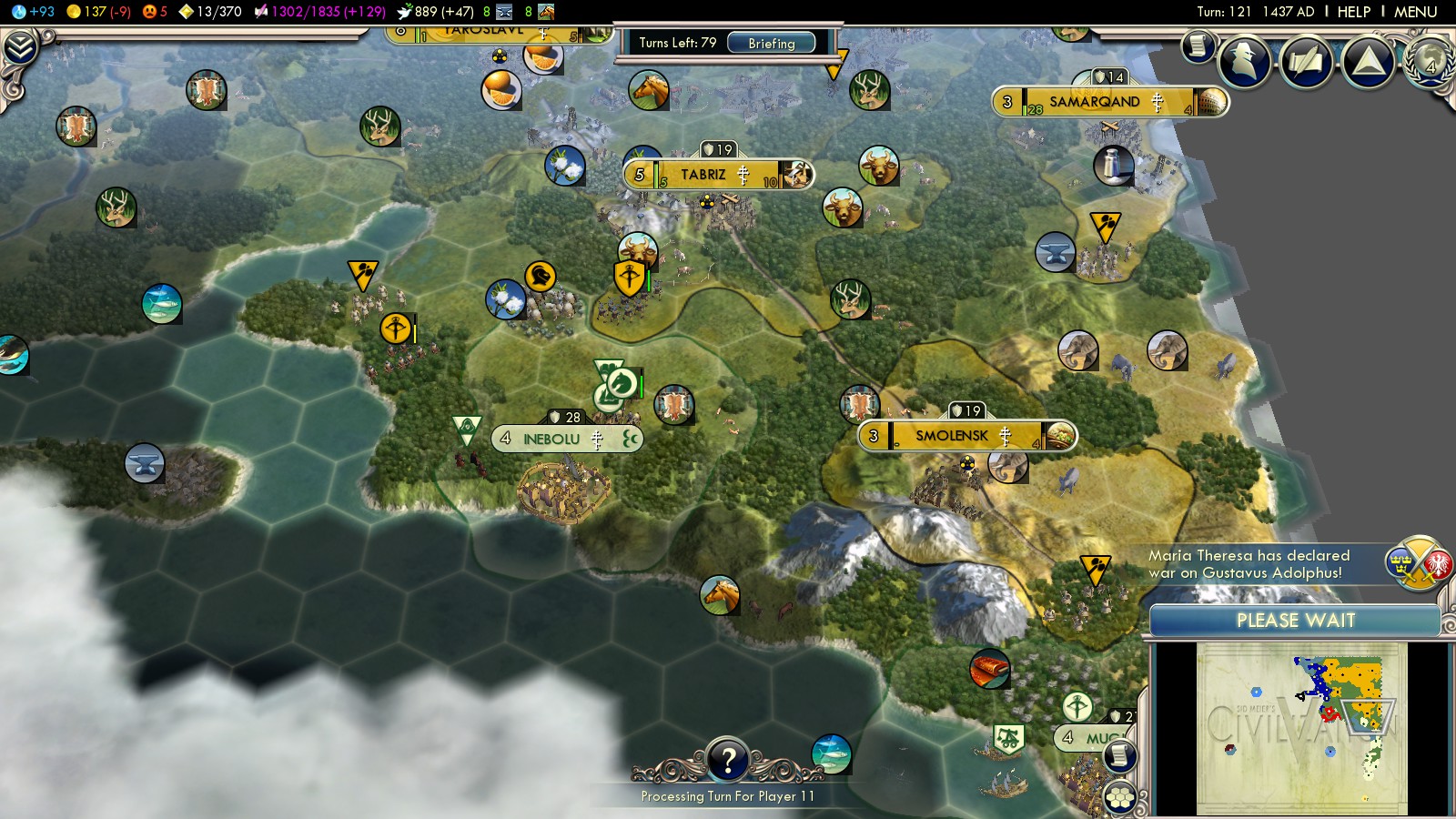The width and height of the screenshot is (1456, 819).
Task: Open the diplomacy scroll and quill
Action: pyautogui.click(x=1306, y=62)
